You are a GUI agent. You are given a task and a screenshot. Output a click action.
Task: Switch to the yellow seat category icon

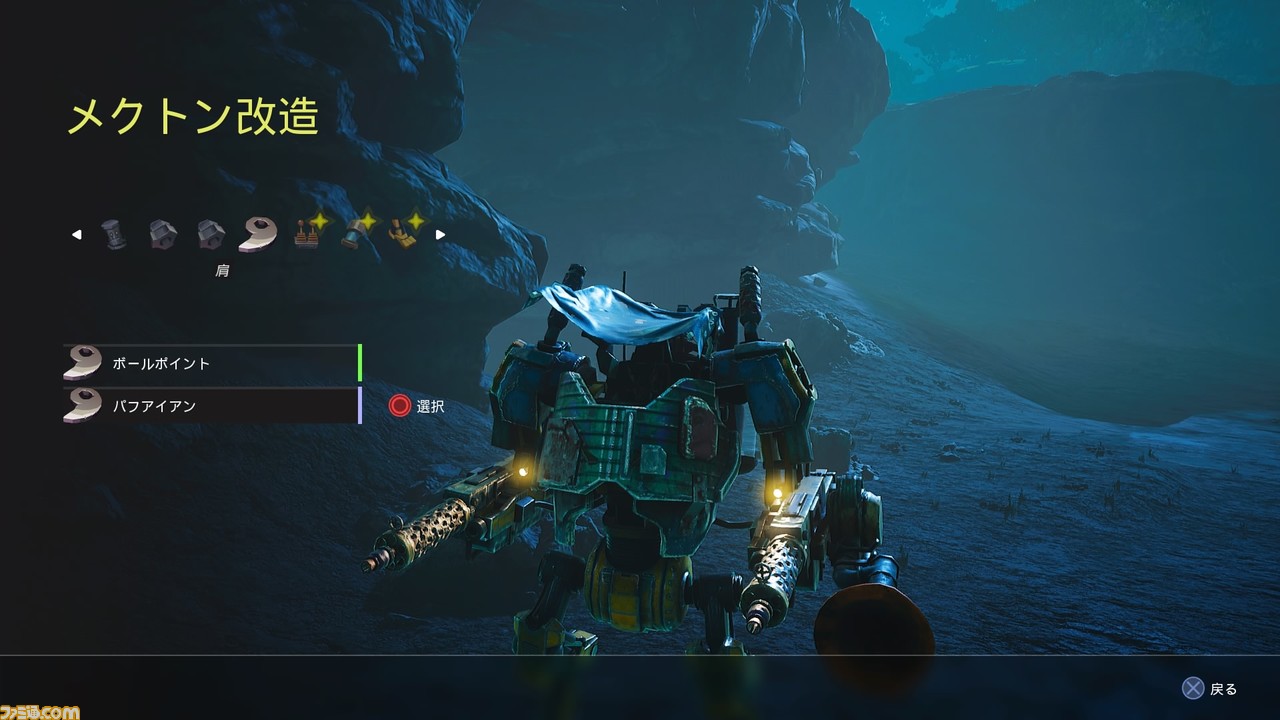(x=403, y=235)
